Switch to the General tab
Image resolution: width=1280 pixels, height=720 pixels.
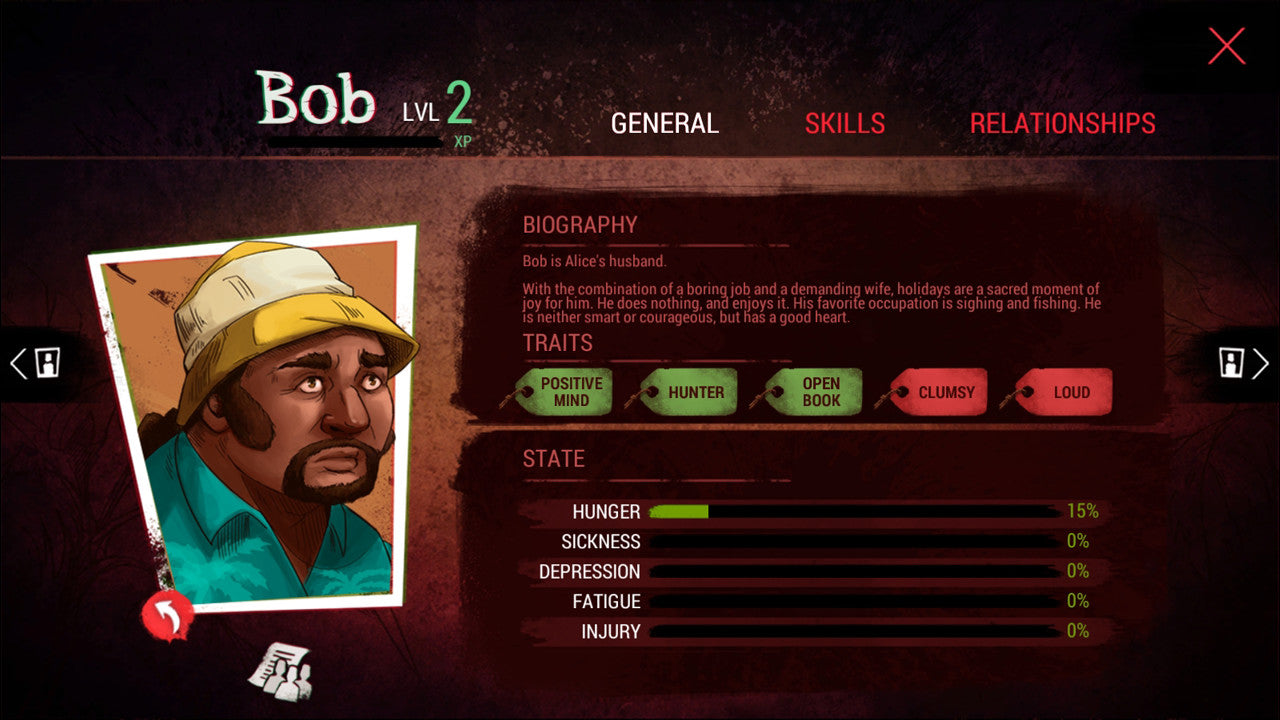pos(665,123)
